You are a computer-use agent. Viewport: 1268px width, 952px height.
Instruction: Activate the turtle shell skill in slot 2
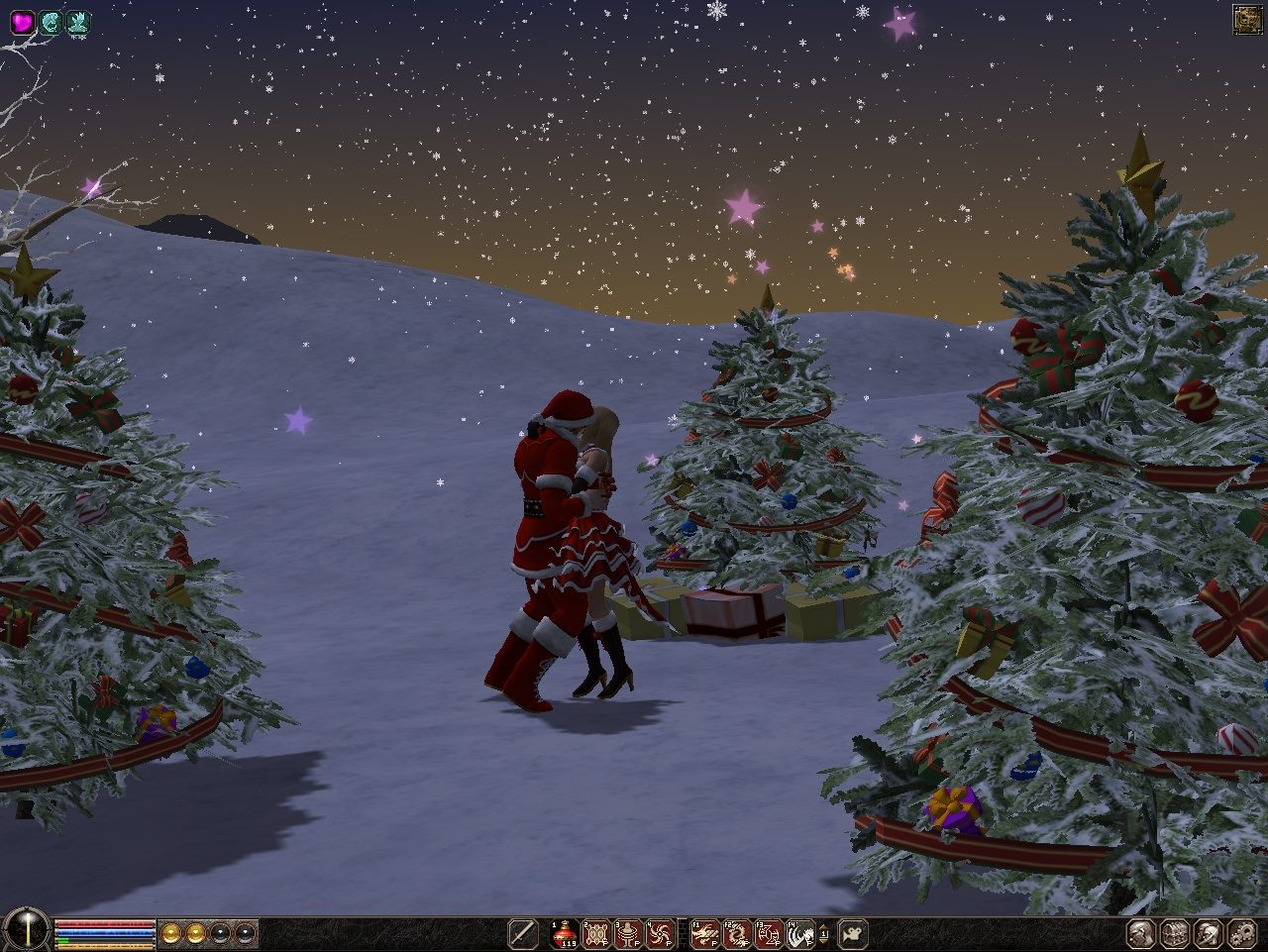596,933
